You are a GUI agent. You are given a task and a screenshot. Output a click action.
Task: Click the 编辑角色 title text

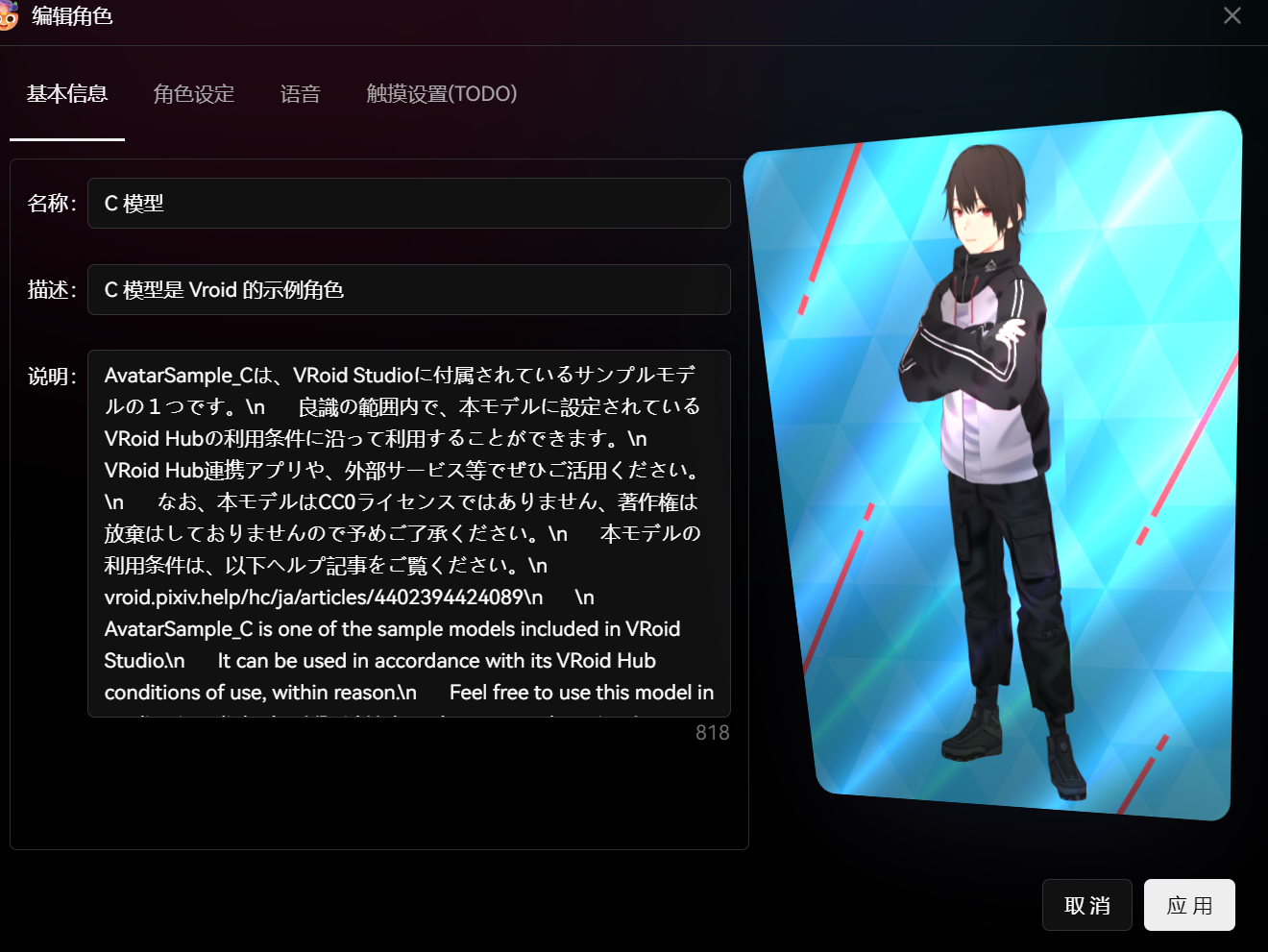71,16
